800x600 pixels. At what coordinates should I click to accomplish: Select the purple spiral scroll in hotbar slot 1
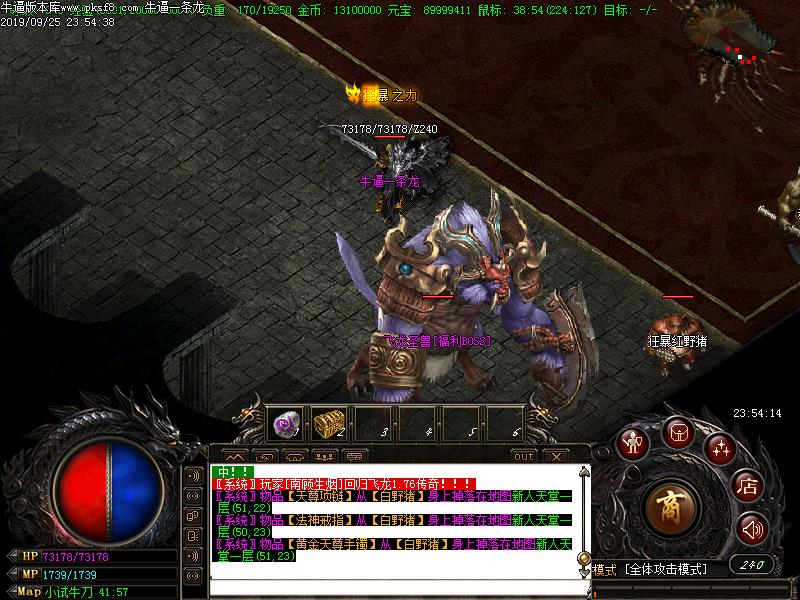point(286,425)
